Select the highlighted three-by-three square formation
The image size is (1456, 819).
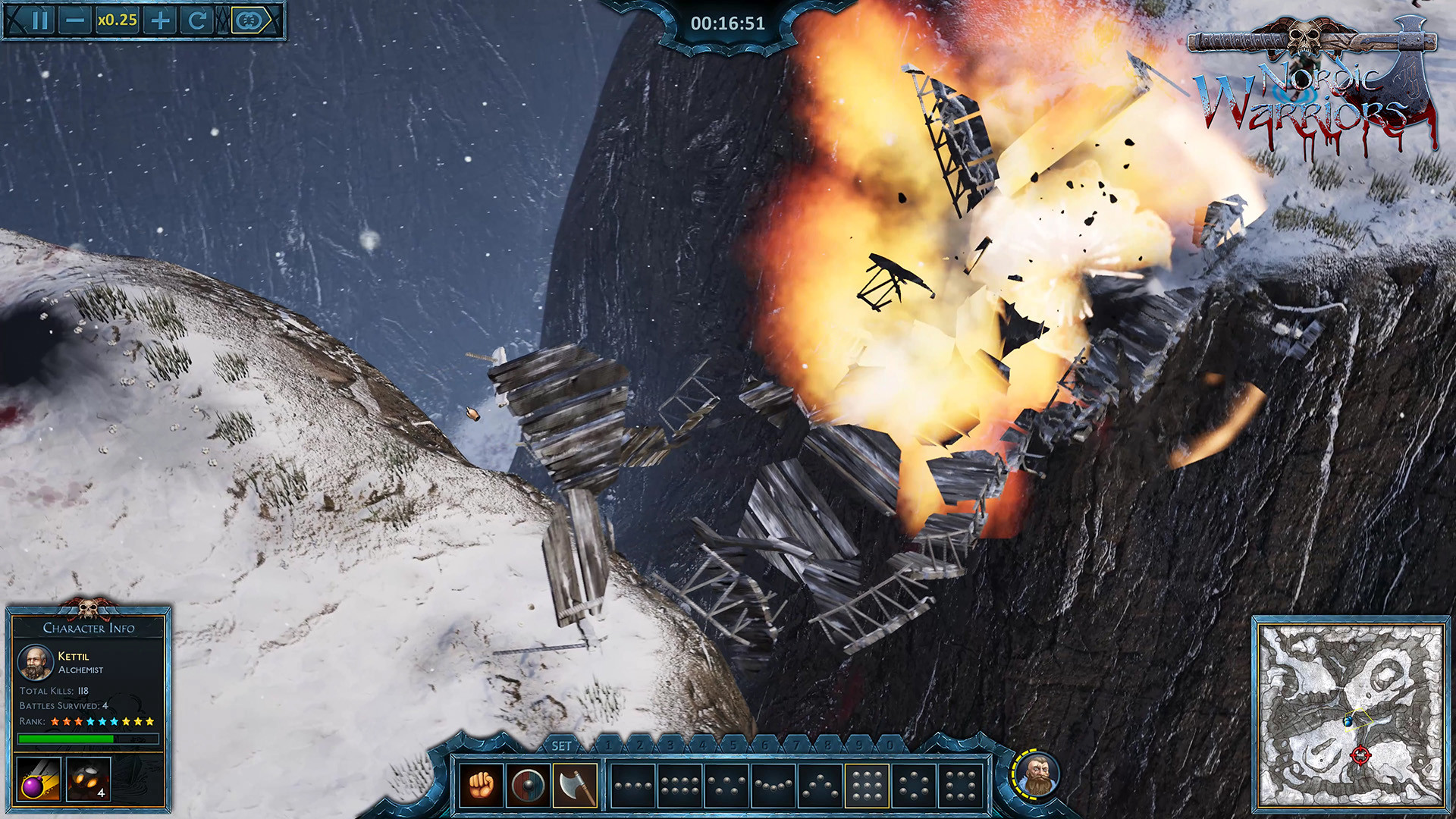tap(867, 786)
